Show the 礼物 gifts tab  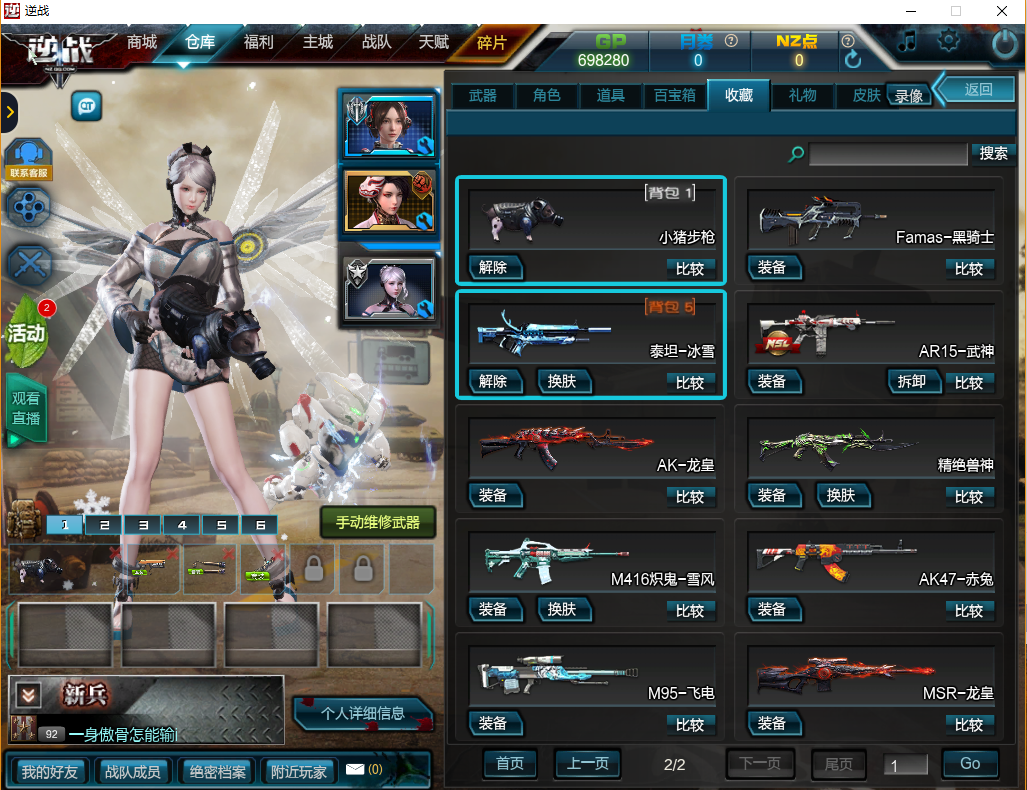coord(802,95)
